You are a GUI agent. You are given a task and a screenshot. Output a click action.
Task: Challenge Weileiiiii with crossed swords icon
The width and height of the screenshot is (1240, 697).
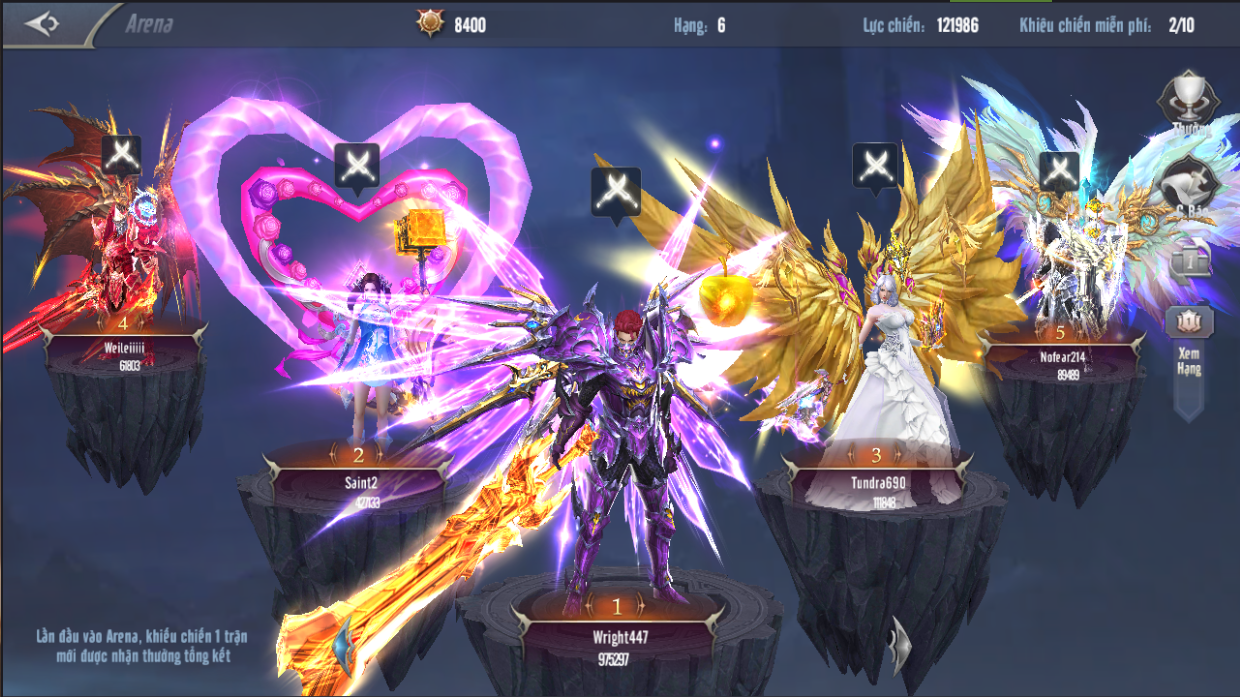(x=121, y=156)
